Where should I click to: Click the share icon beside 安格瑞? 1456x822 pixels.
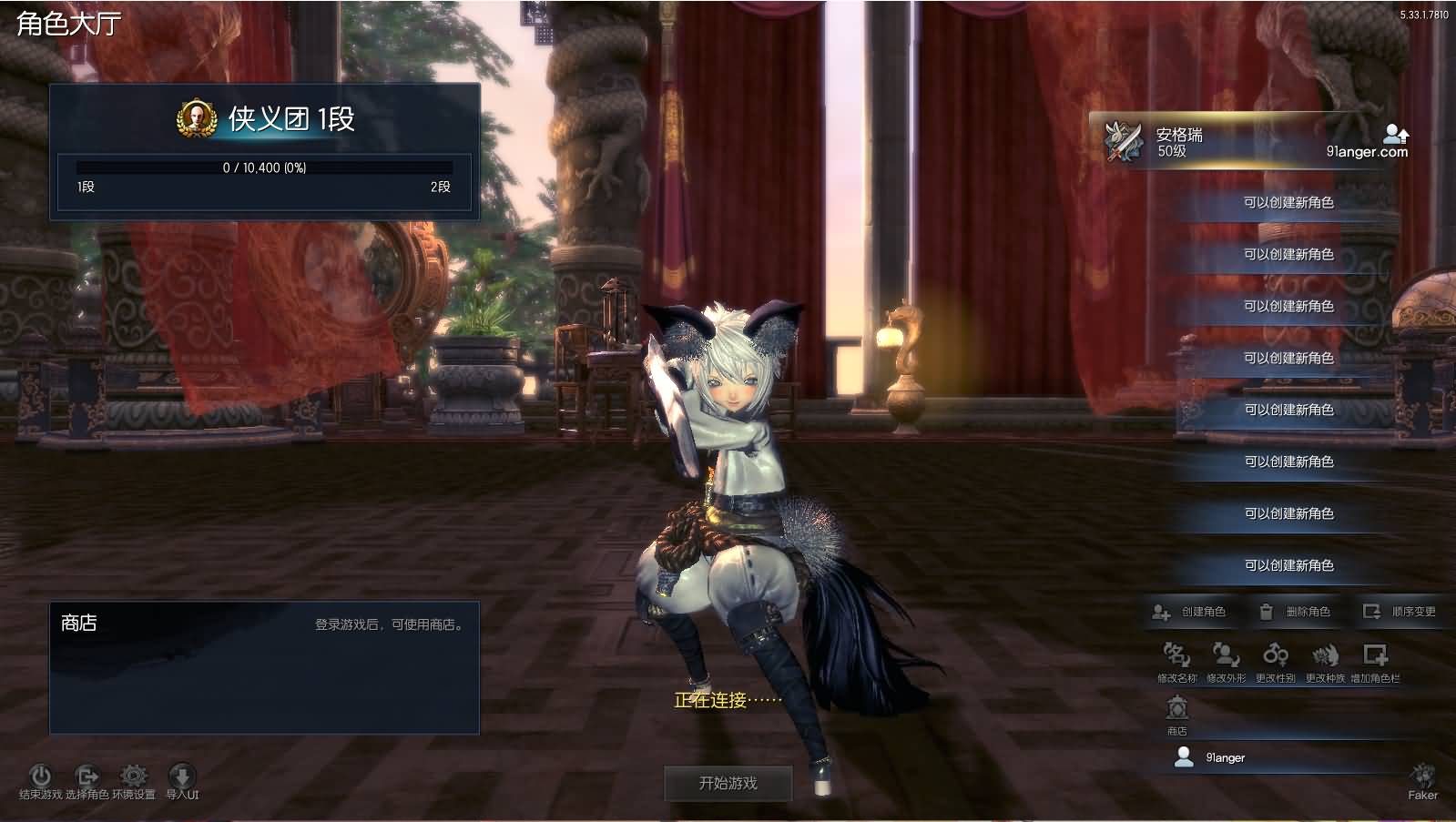[1395, 135]
